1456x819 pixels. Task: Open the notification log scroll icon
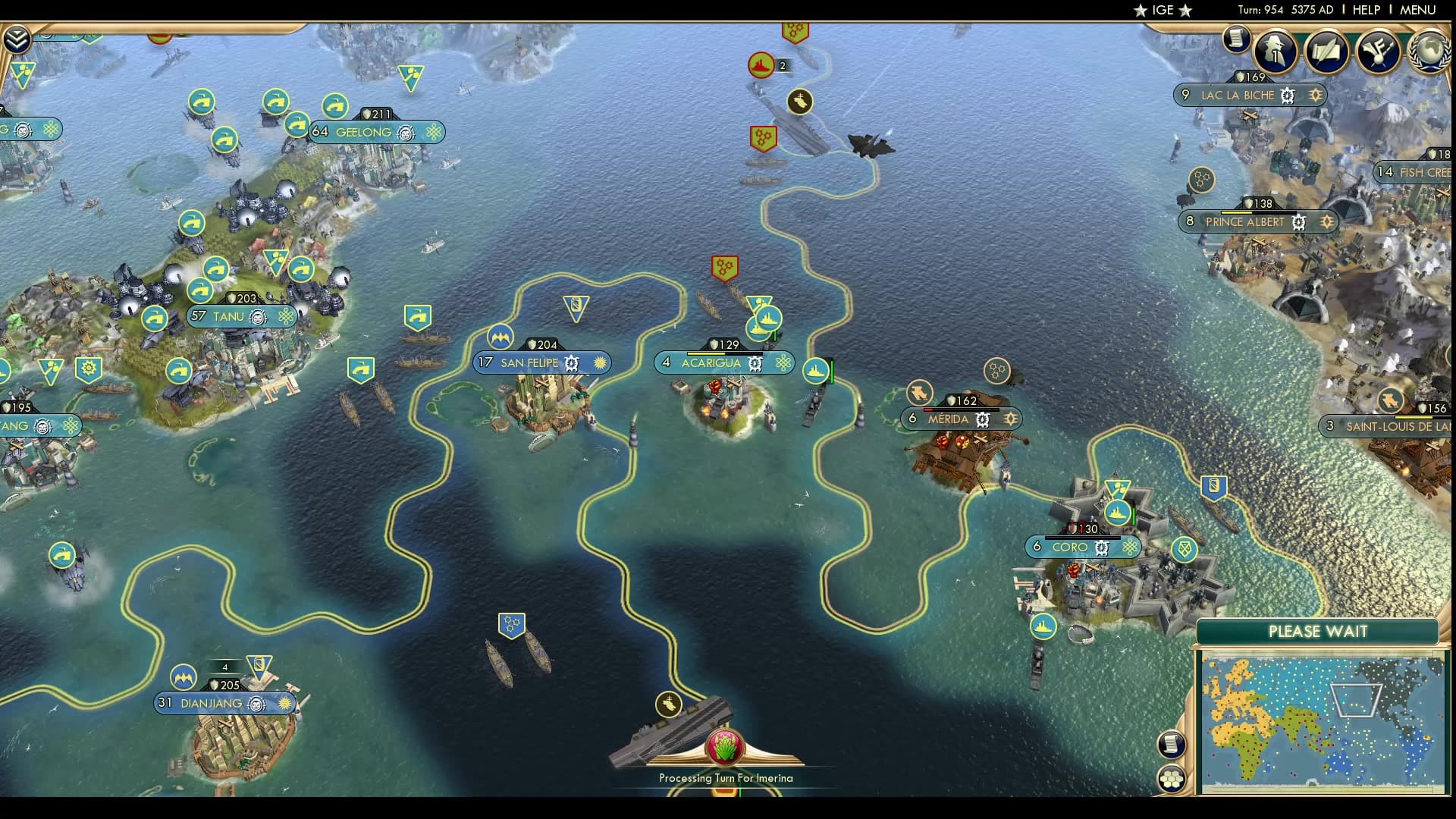click(1238, 38)
